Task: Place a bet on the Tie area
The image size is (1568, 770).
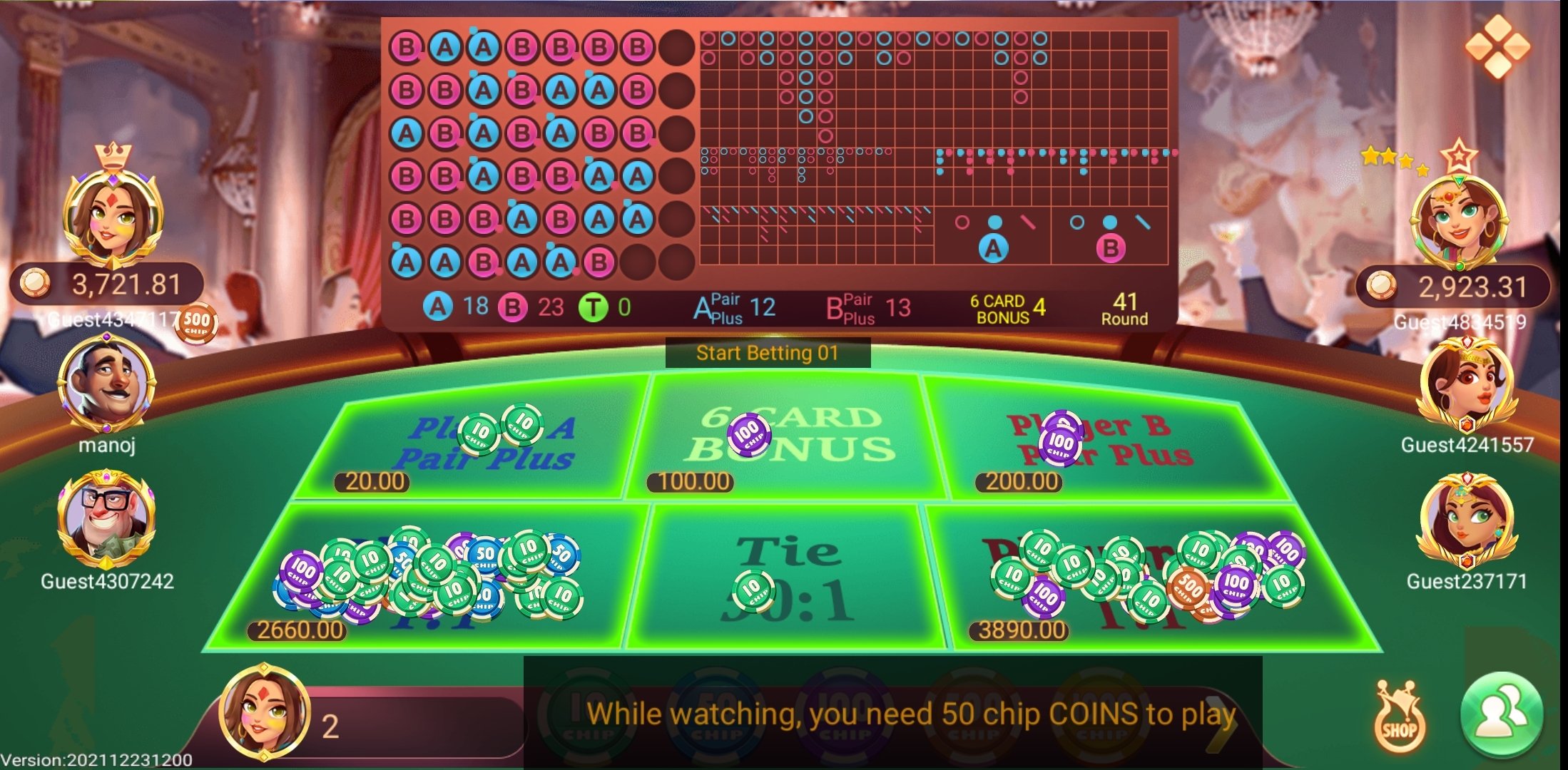Action: pyautogui.click(x=788, y=577)
